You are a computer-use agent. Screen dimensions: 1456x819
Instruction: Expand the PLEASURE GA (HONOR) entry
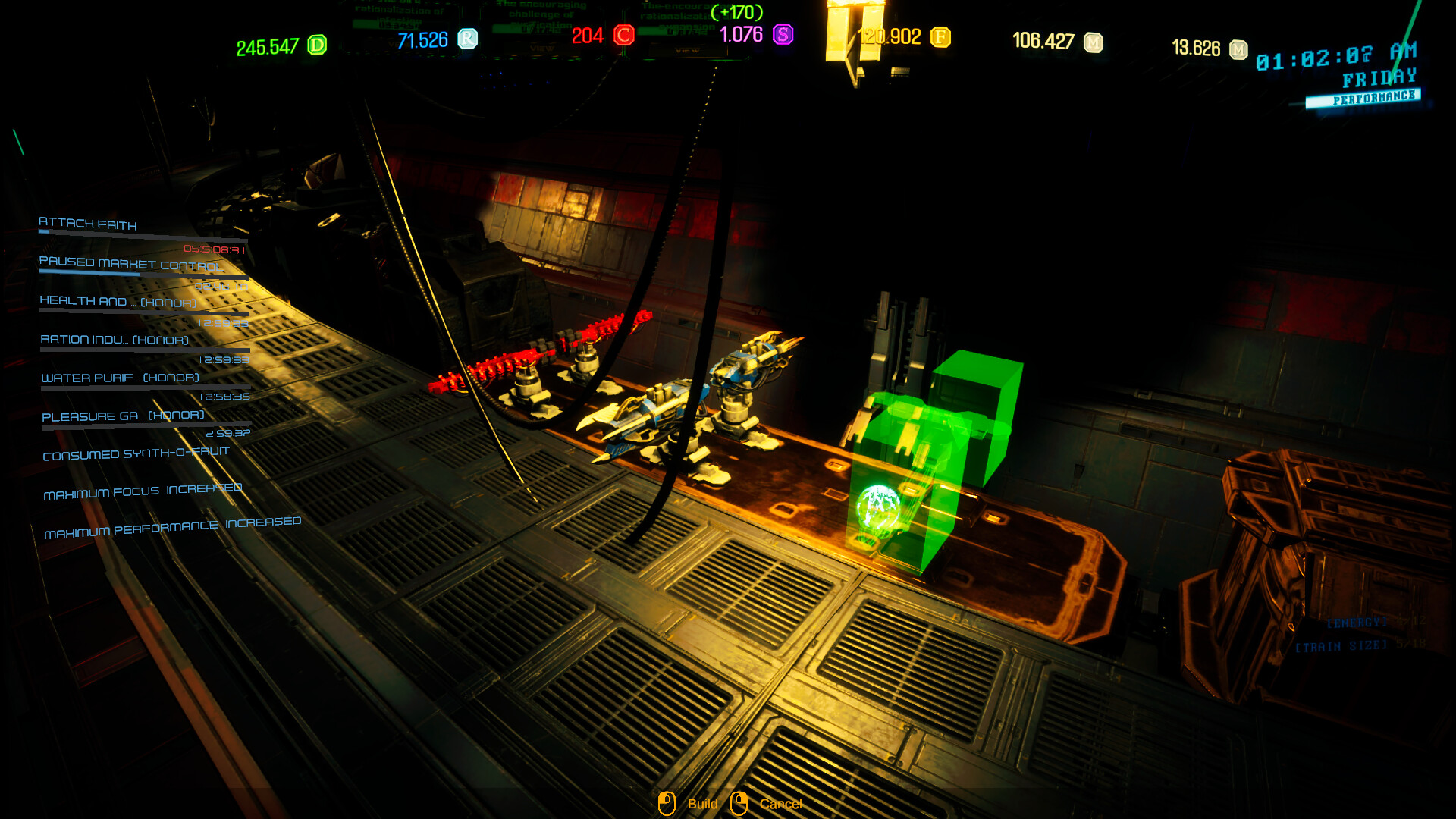click(x=123, y=416)
